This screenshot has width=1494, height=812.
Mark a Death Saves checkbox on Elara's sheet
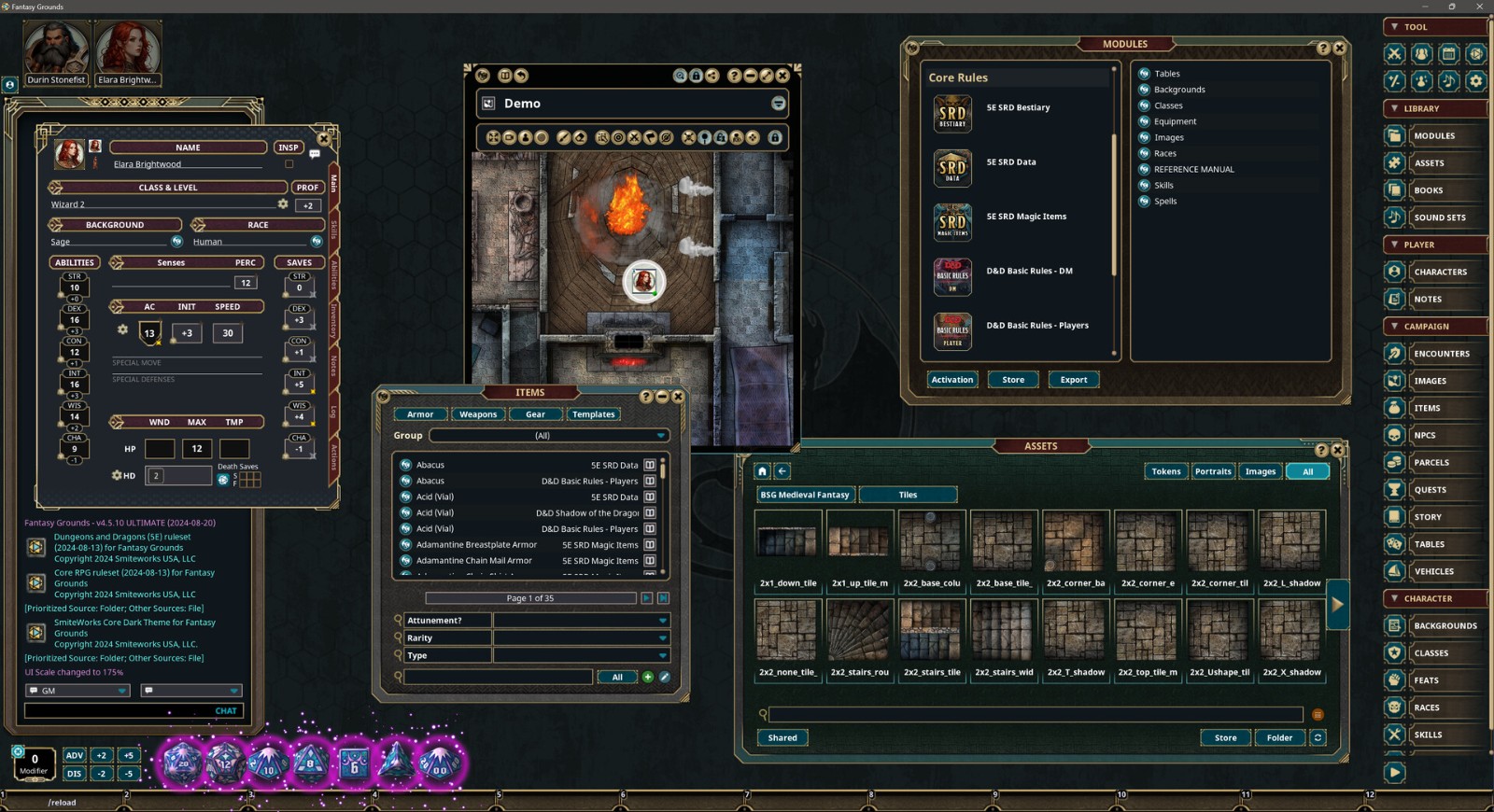(x=245, y=477)
